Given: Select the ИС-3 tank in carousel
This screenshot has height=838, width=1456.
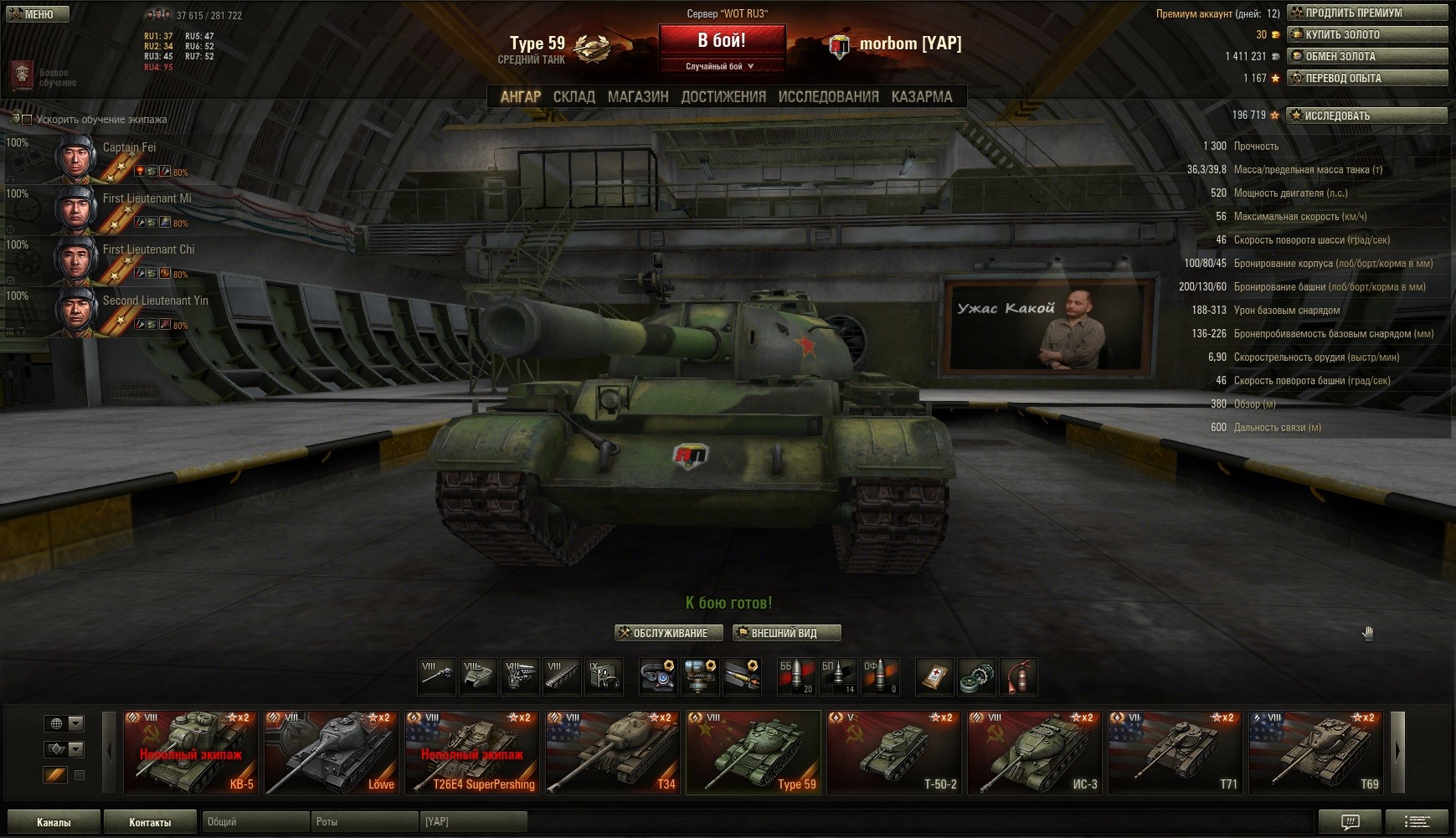Looking at the screenshot, I should [1033, 752].
